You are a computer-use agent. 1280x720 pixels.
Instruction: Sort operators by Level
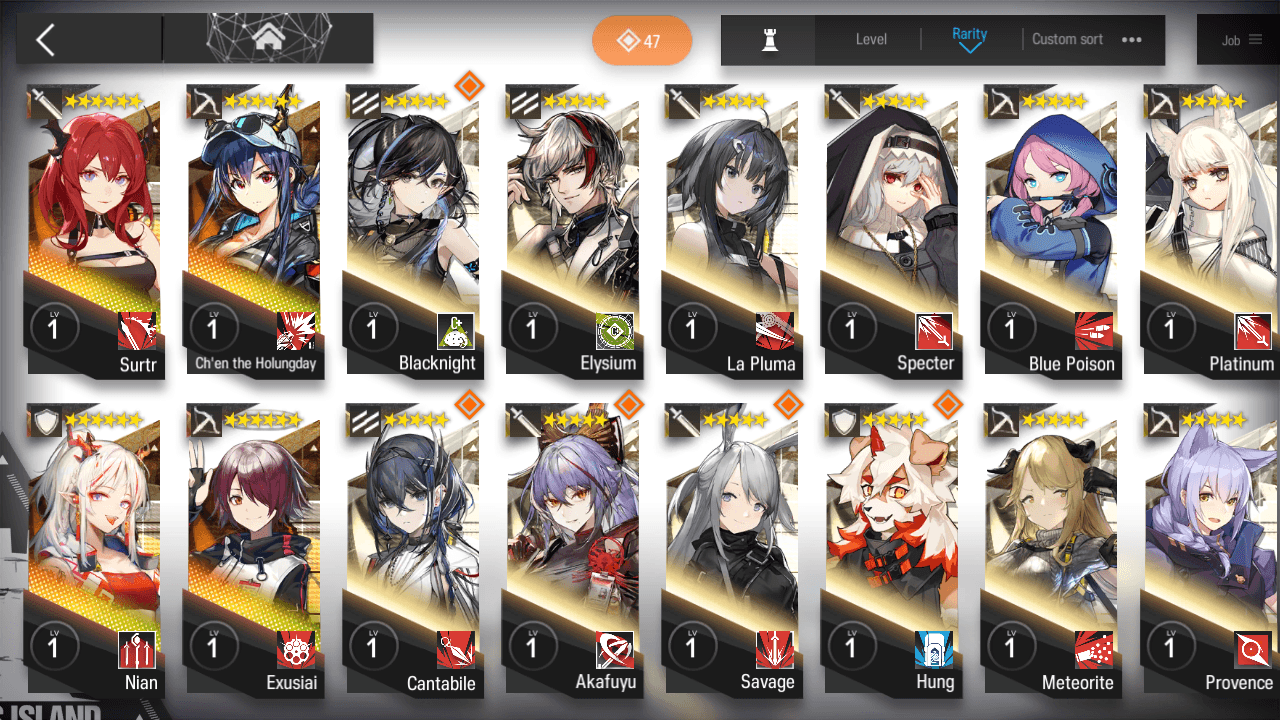(x=871, y=40)
